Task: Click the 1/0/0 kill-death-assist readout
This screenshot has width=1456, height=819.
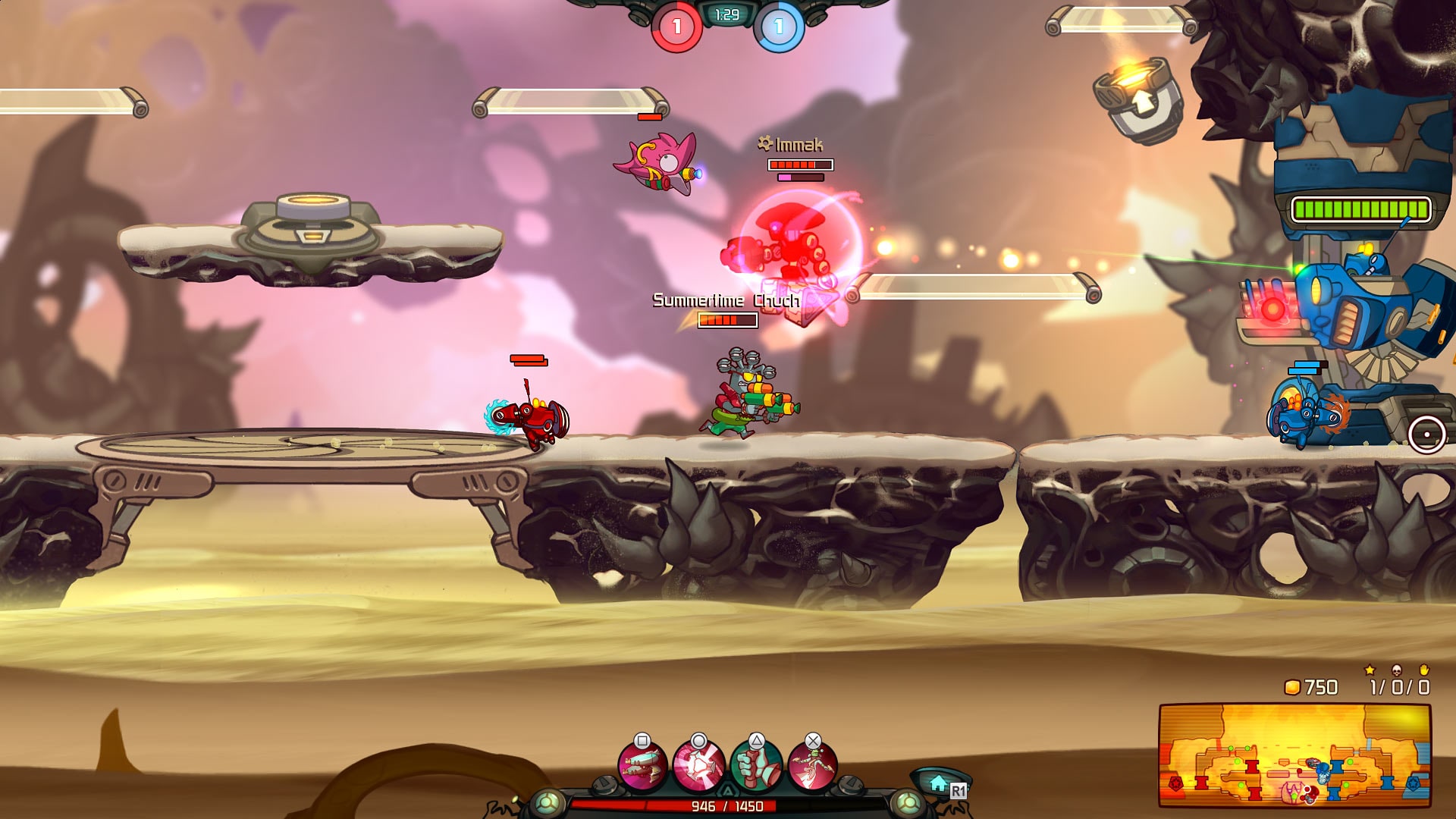Action: [1399, 688]
